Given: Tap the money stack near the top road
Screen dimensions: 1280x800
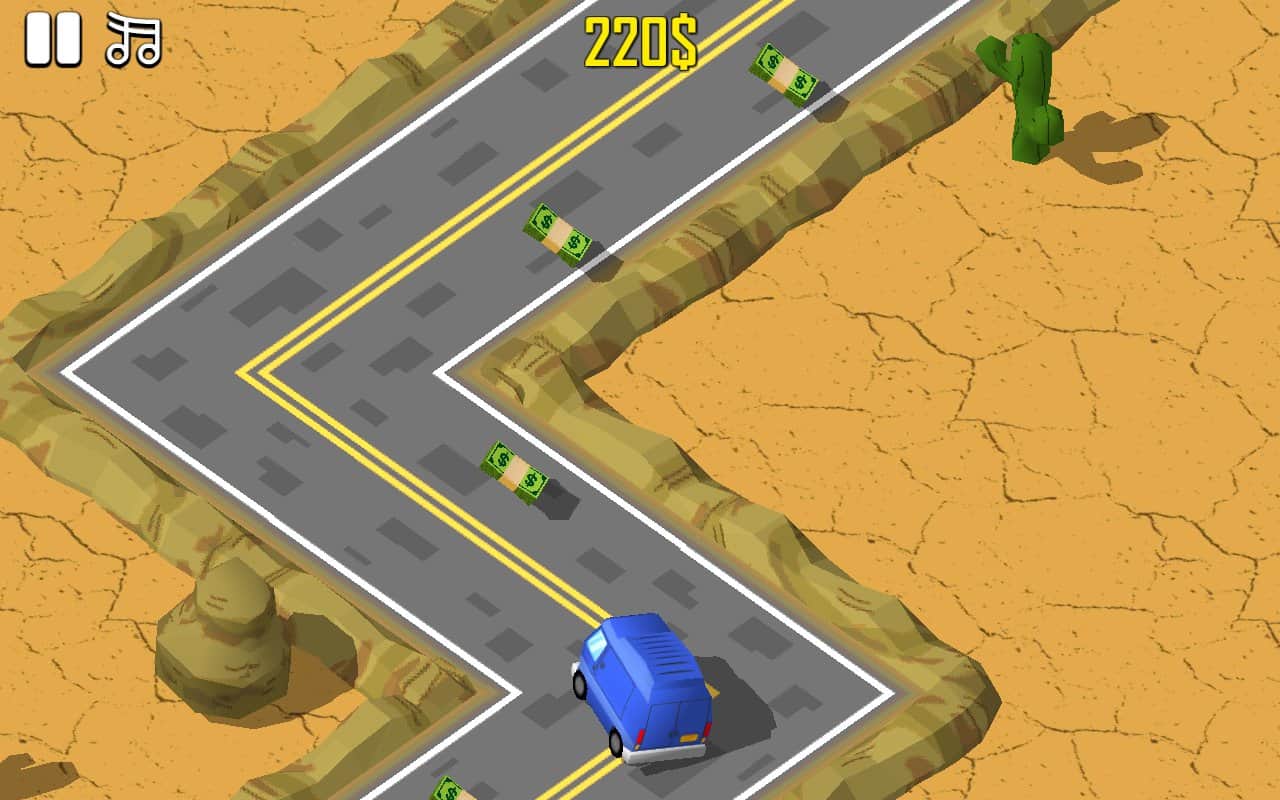Looking at the screenshot, I should coord(784,73).
